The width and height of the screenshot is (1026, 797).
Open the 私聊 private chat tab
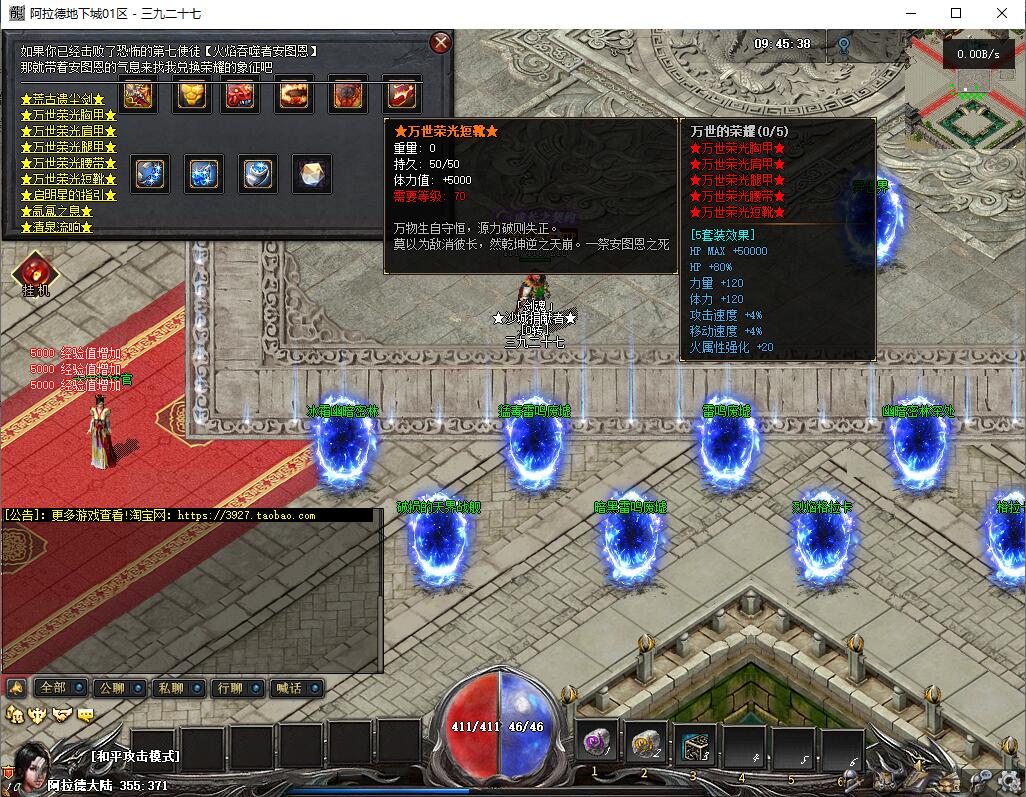click(177, 688)
